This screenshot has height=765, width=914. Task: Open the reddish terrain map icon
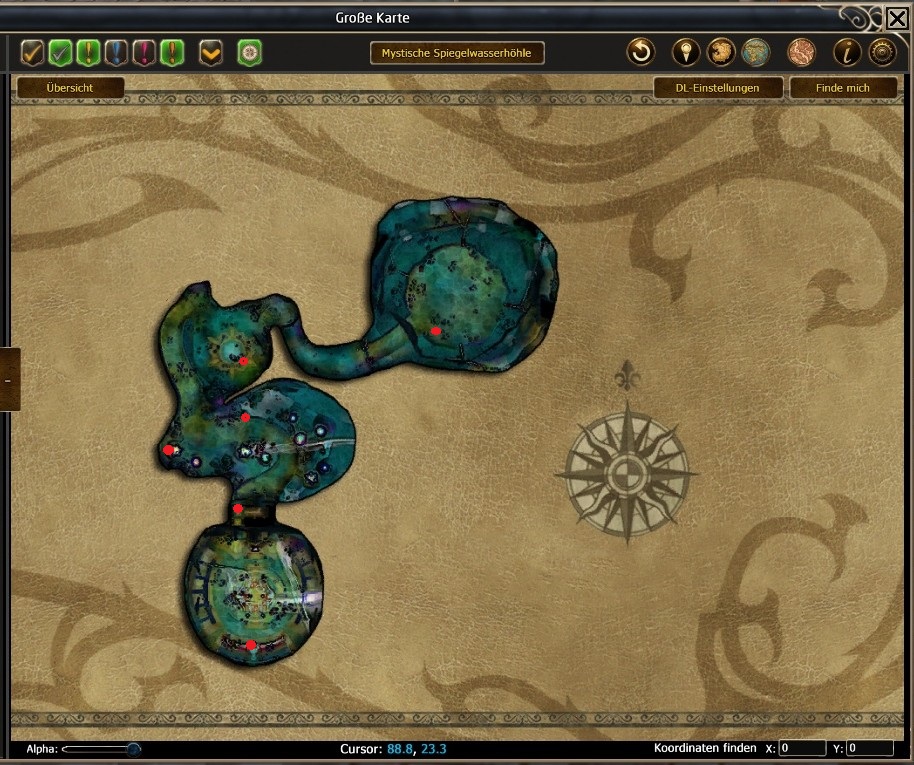coord(801,52)
